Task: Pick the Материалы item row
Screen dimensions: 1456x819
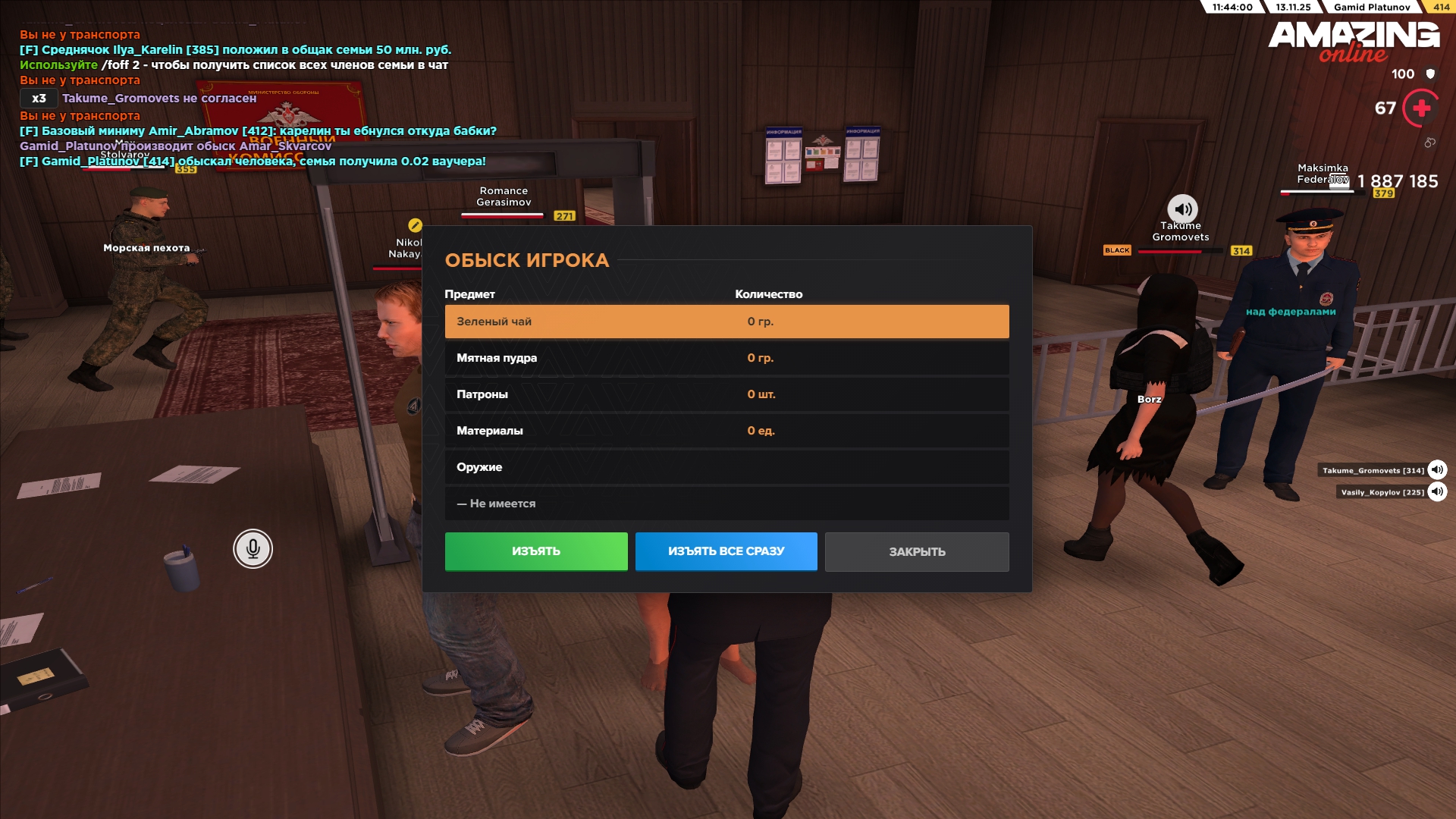Action: coord(726,431)
